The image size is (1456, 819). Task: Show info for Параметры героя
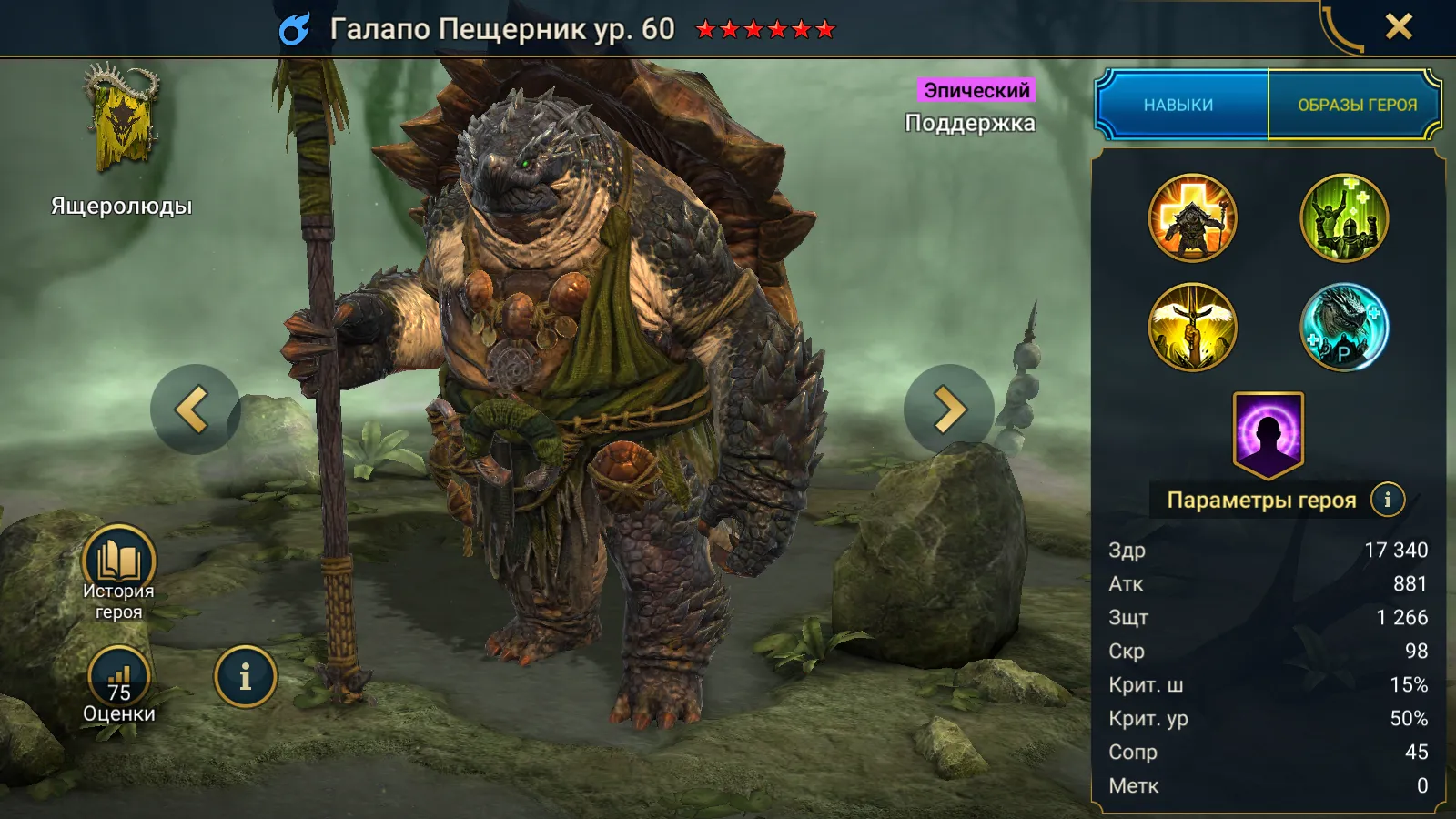[x=1387, y=500]
